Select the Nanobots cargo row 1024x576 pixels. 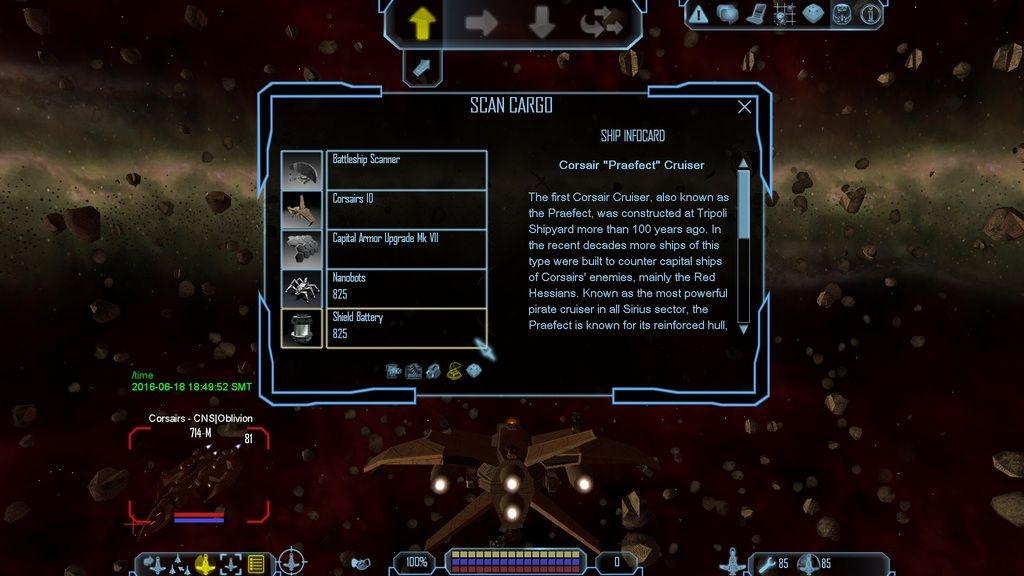[x=406, y=288]
